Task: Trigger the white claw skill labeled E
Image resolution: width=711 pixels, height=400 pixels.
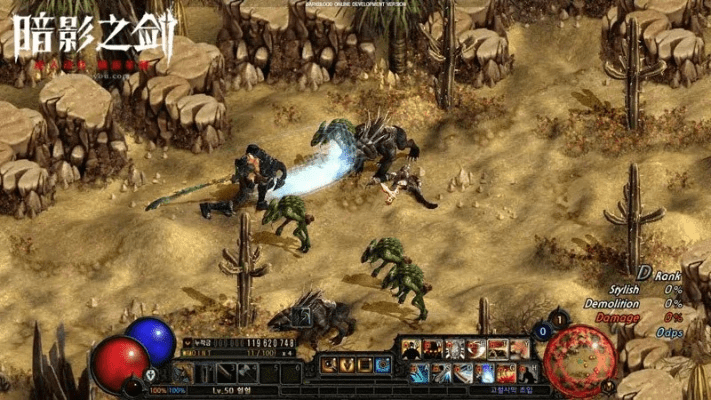Action: [x=453, y=349]
